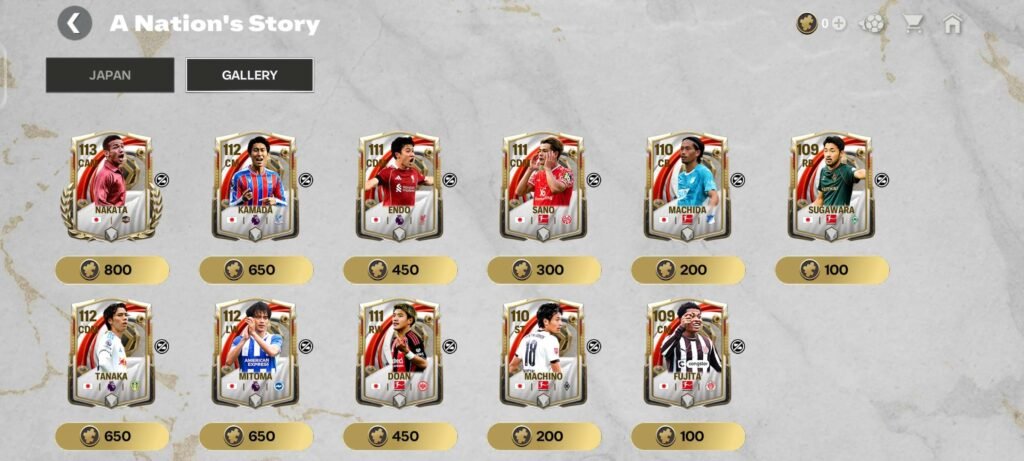Redeem Sano for 300 tokens
This screenshot has height=461, width=1024.
(544, 270)
